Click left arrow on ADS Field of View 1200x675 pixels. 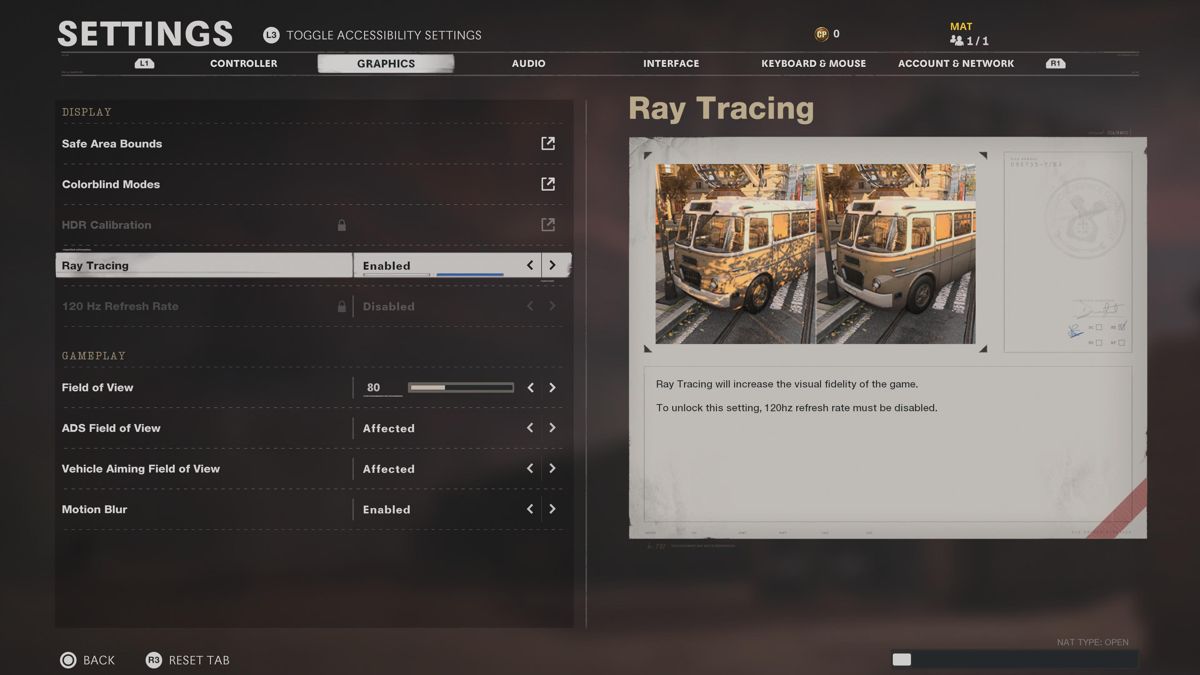(530, 428)
